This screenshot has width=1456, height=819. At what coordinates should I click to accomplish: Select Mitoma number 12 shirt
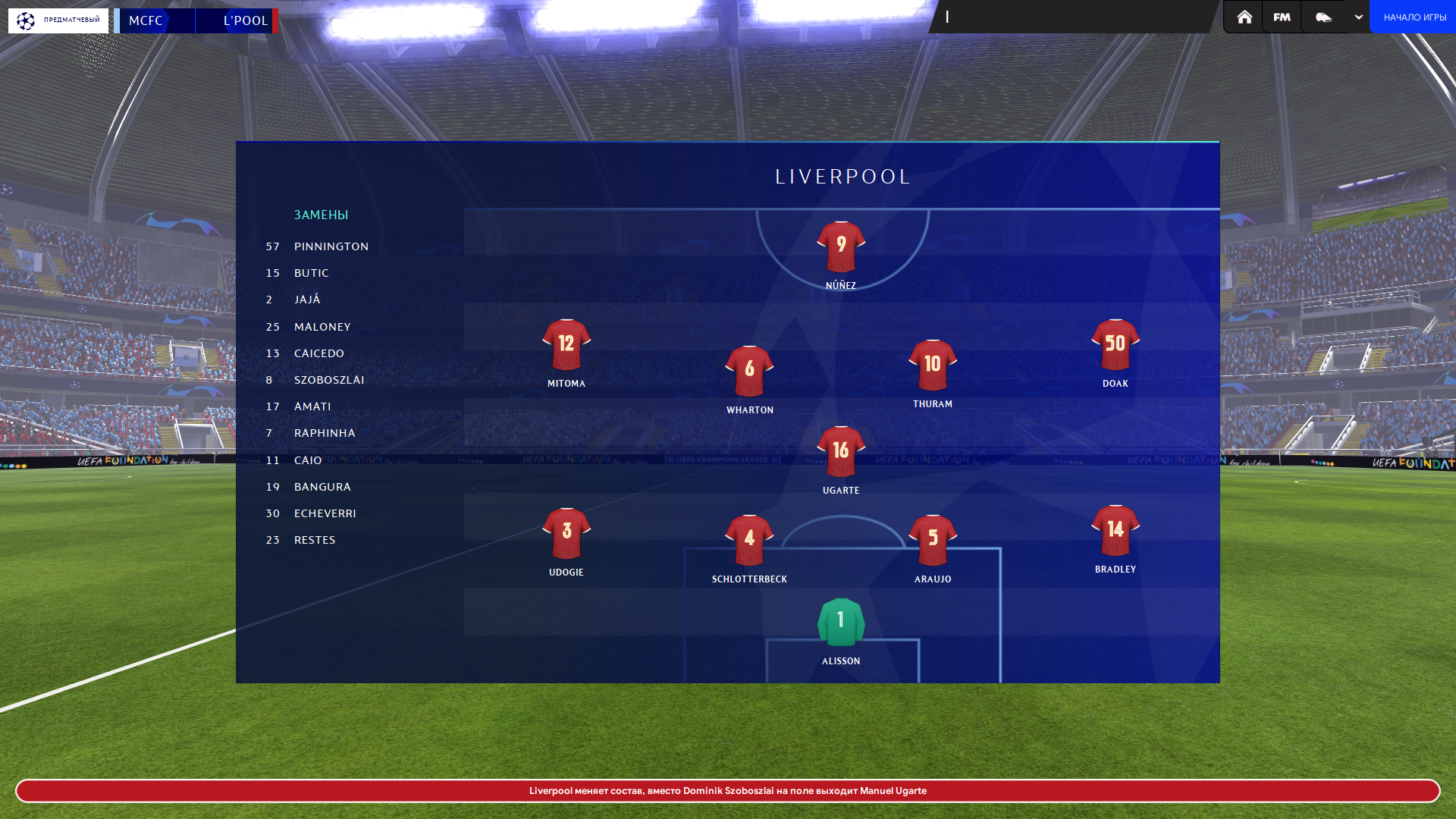point(566,345)
